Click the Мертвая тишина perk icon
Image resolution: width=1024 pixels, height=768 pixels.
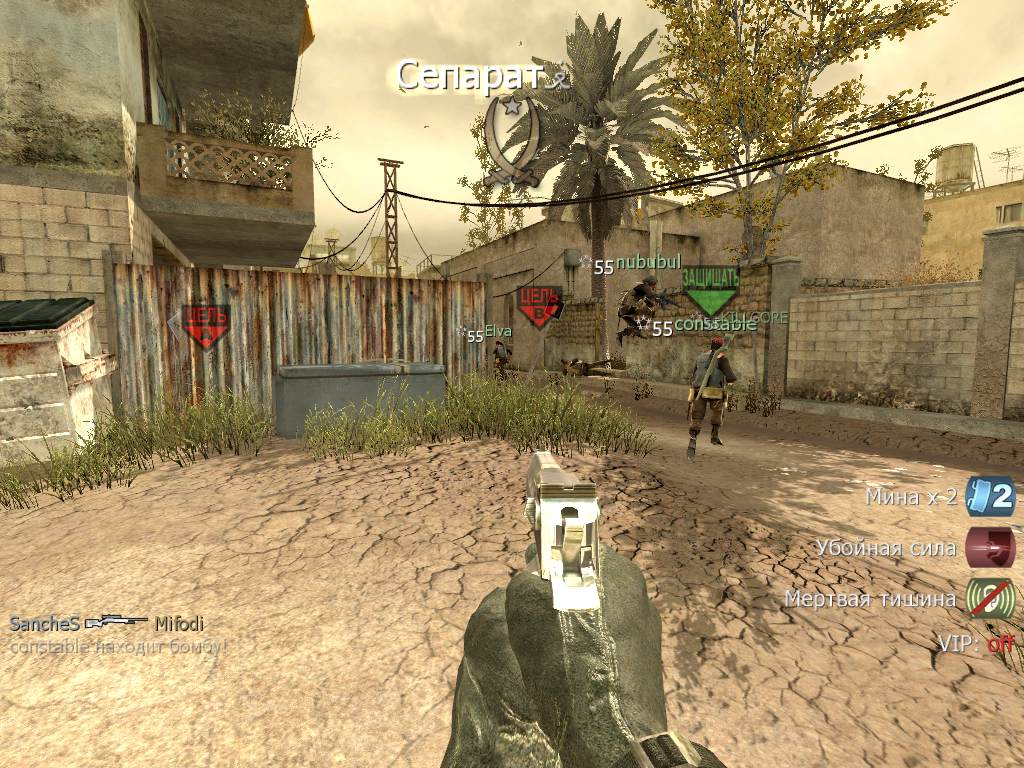990,599
